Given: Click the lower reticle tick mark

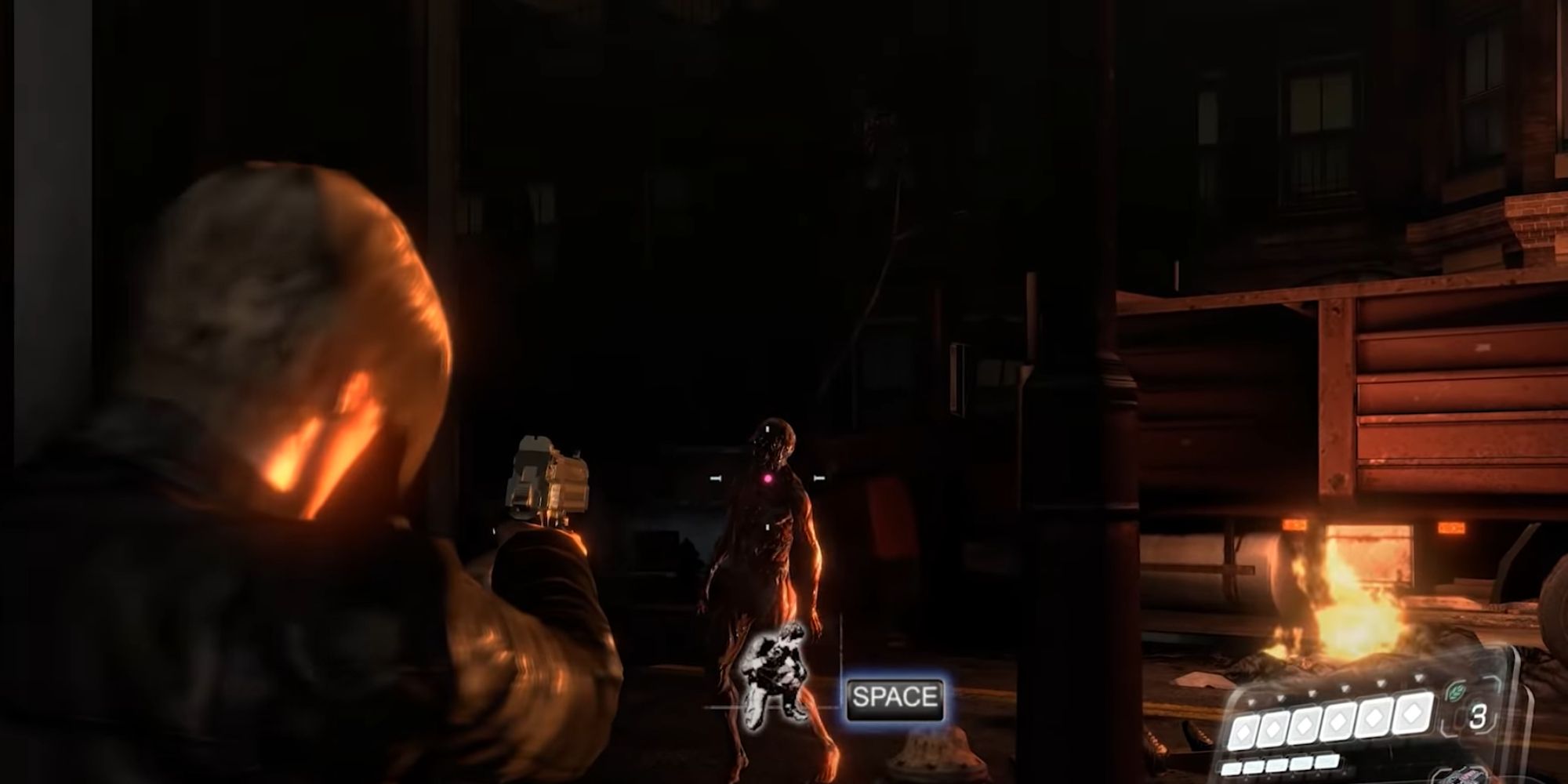Looking at the screenshot, I should pos(768,527).
